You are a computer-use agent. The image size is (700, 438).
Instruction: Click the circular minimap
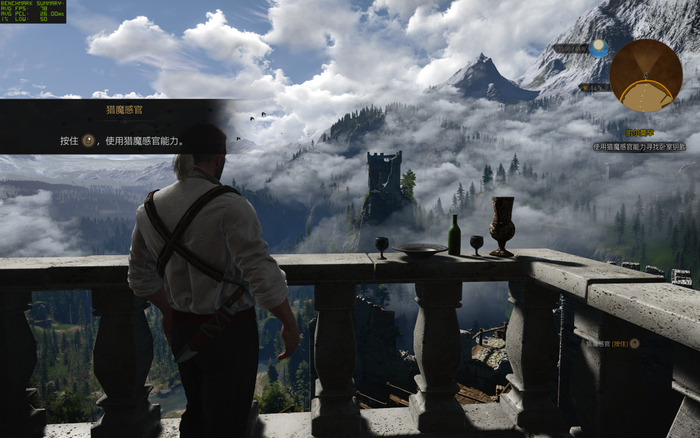(x=646, y=75)
